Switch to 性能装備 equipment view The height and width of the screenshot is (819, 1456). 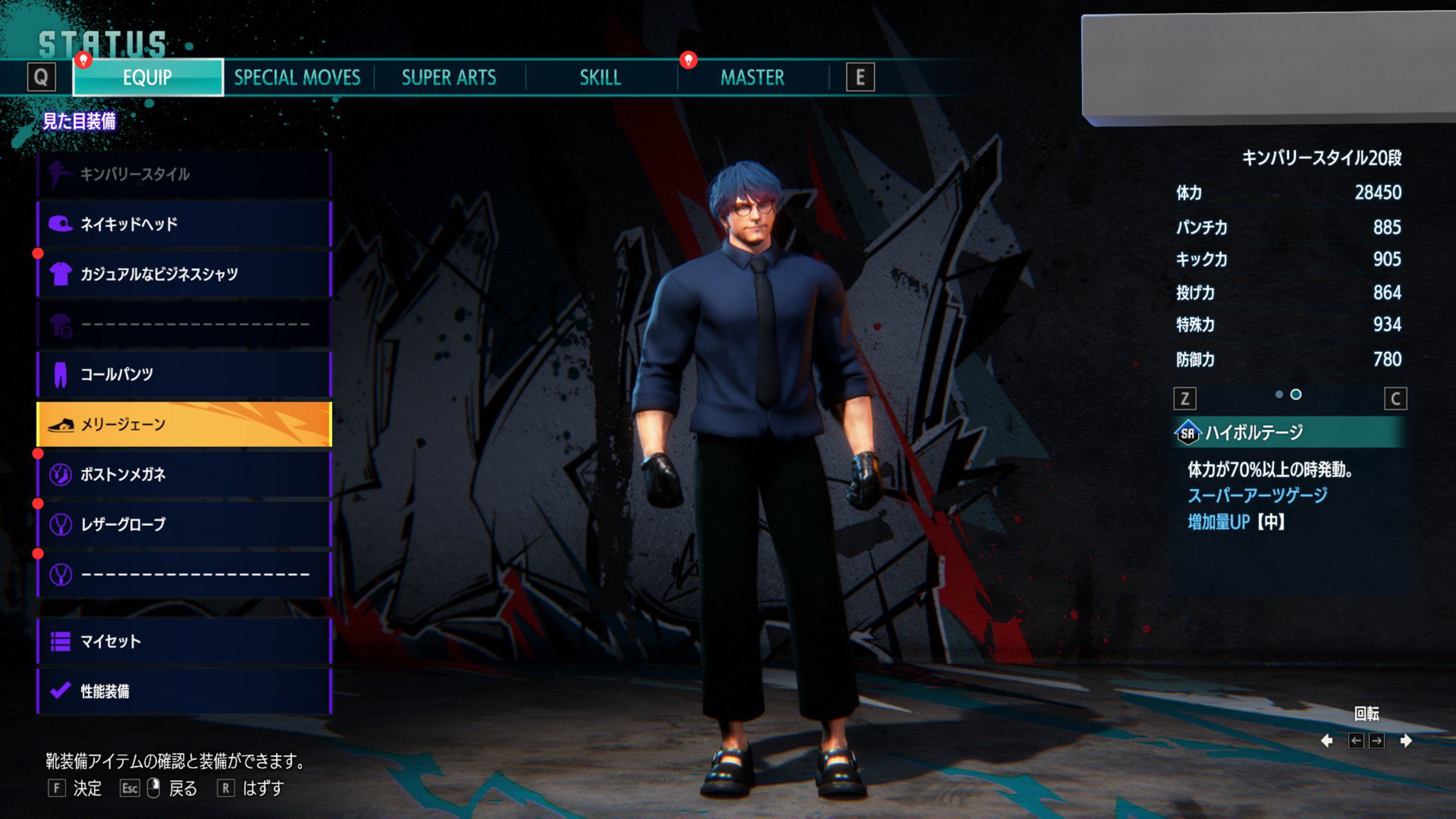click(x=184, y=691)
